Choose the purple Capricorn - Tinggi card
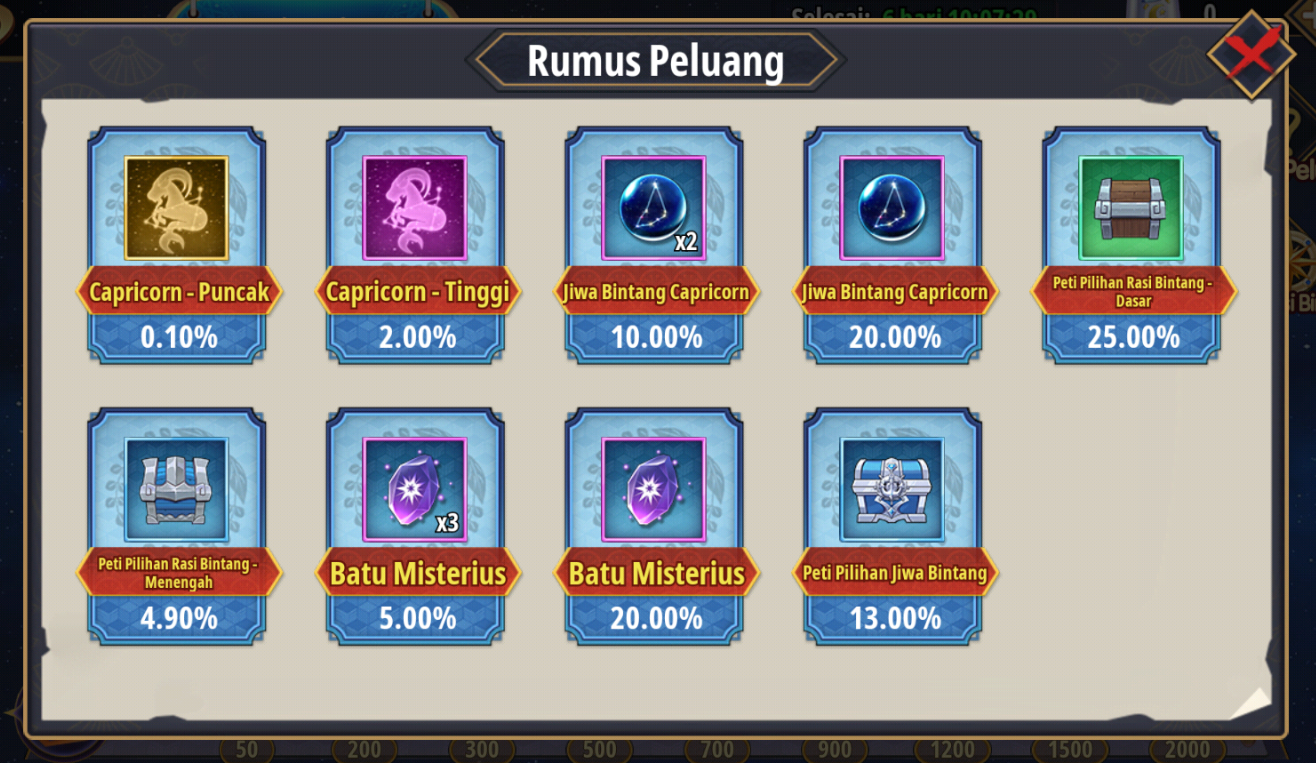Viewport: 1316px width, 763px height. 415,209
